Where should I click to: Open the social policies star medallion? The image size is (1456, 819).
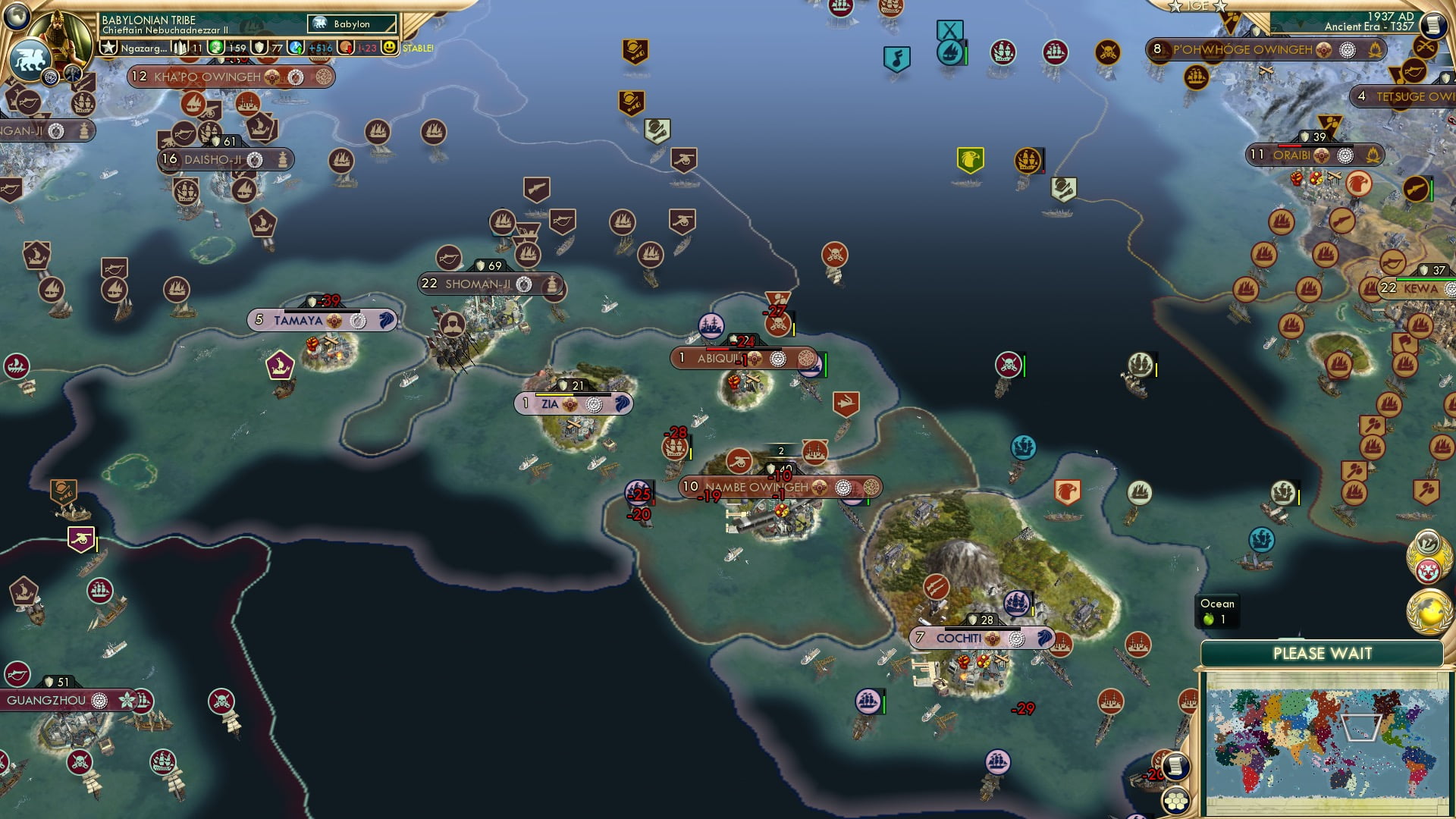1428,570
